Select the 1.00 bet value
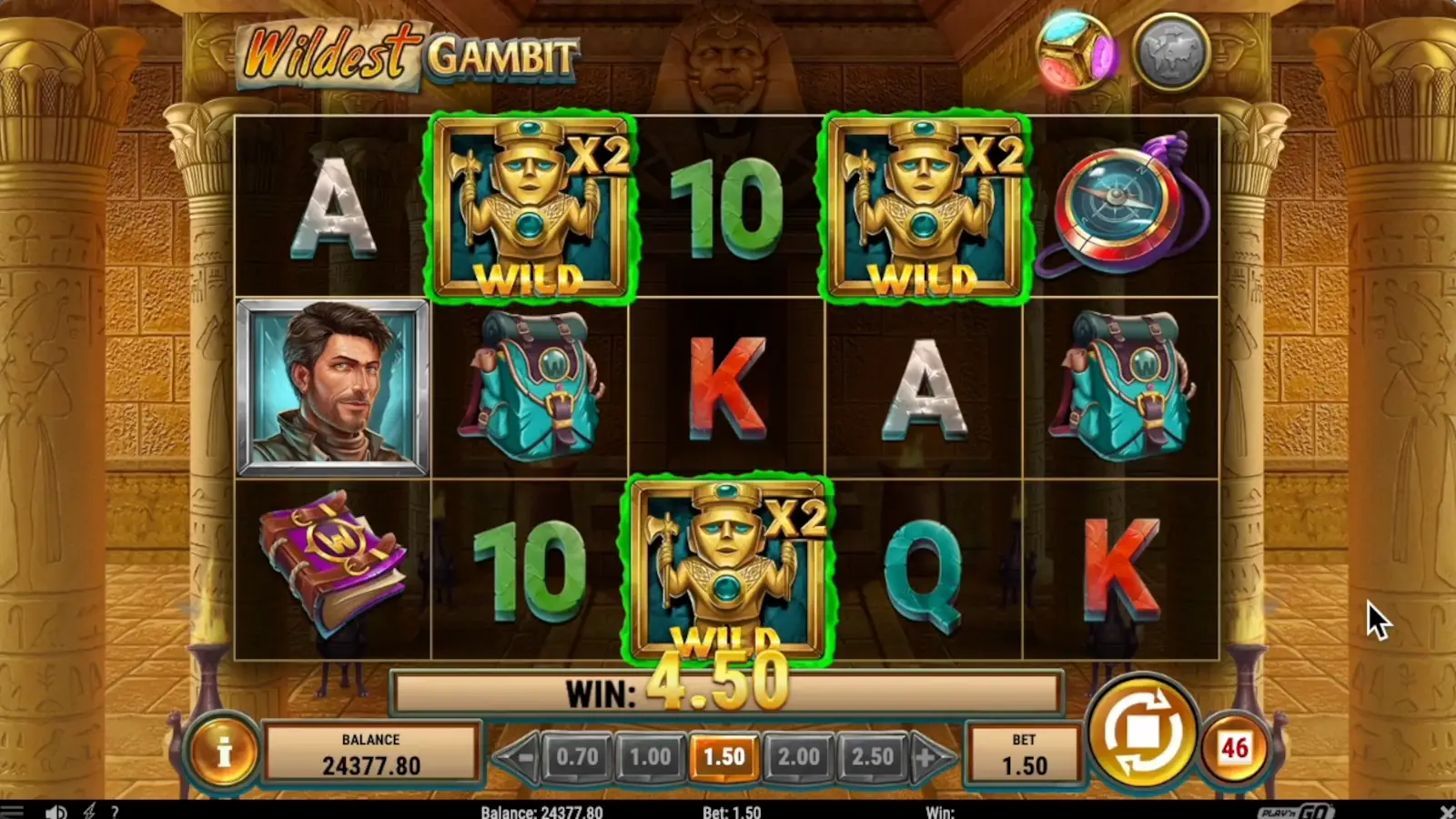1456x819 pixels. 652,755
